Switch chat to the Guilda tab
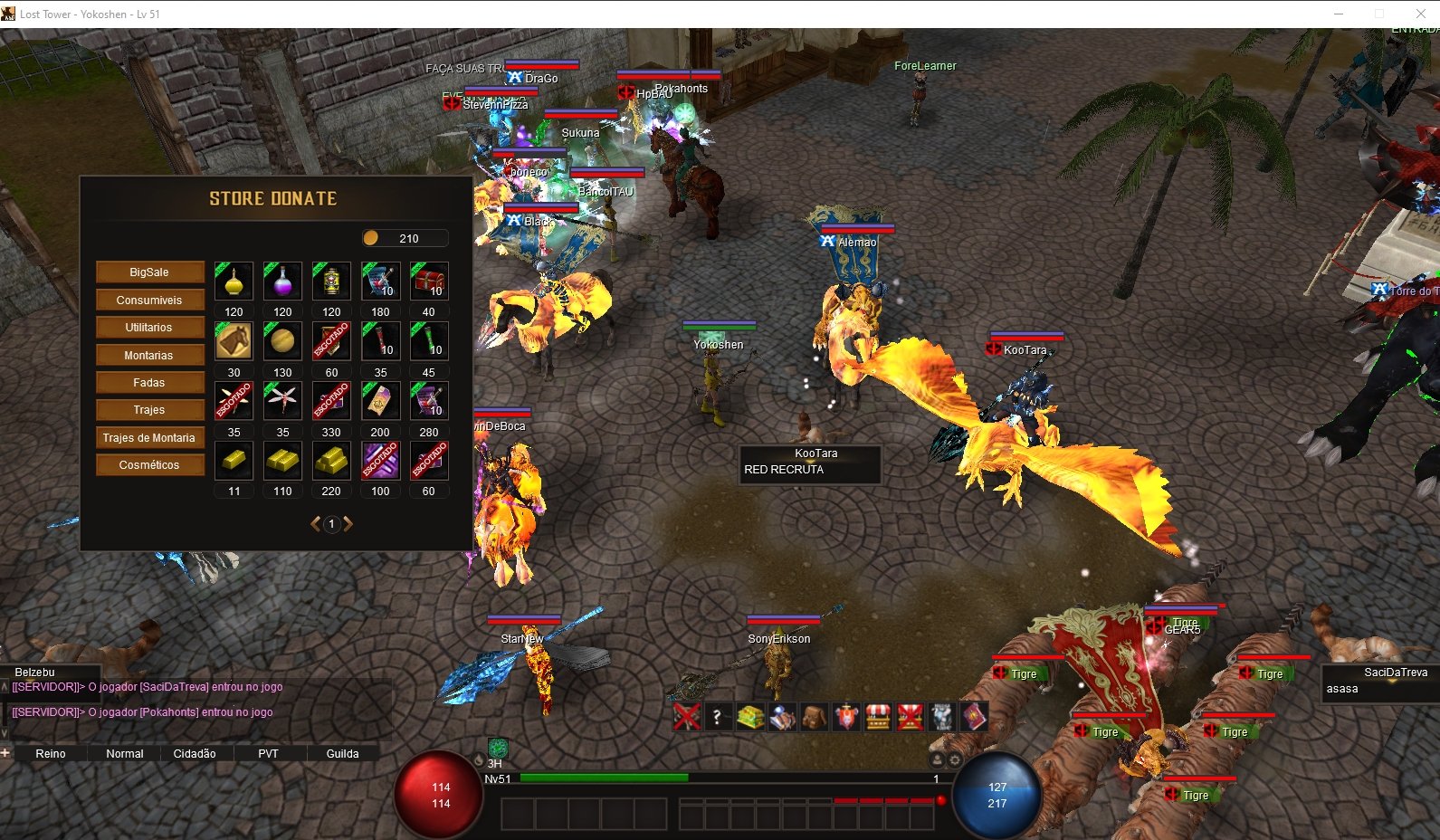The width and height of the screenshot is (1440, 840). click(x=342, y=754)
